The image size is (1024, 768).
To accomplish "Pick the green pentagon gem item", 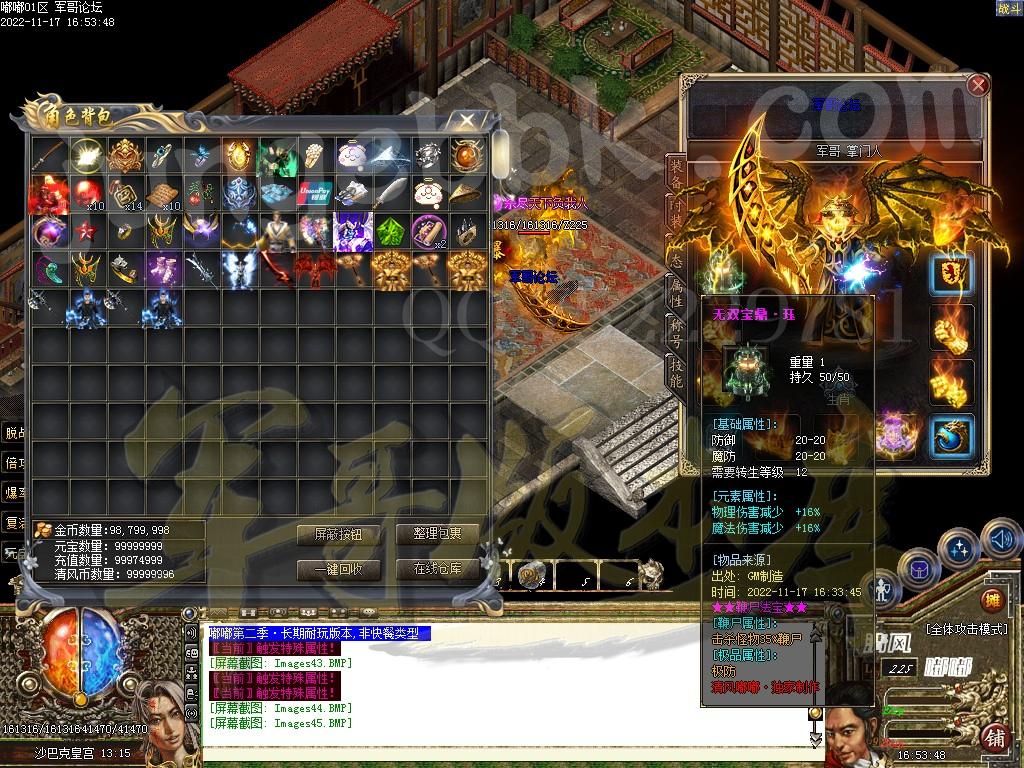I will tap(390, 231).
